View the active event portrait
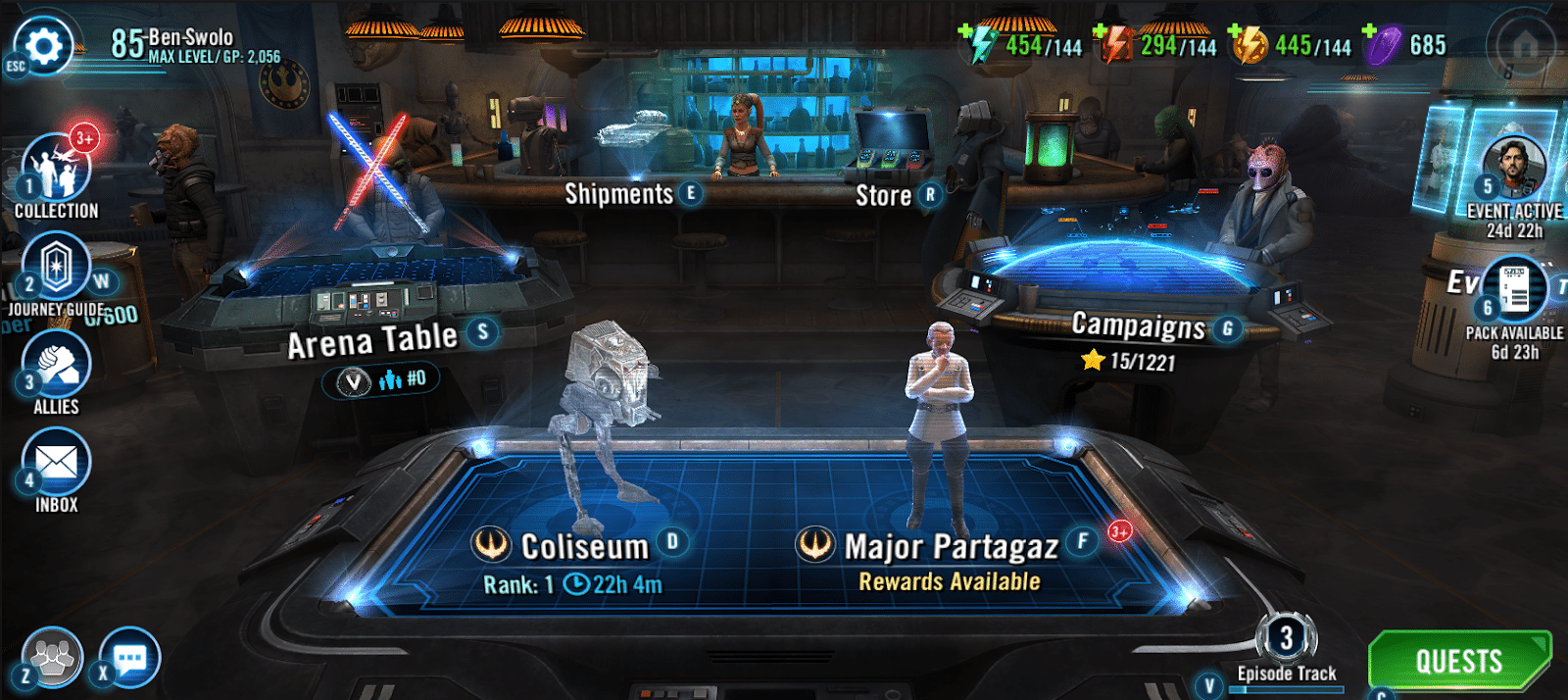This screenshot has width=1568, height=700. pos(1514,169)
